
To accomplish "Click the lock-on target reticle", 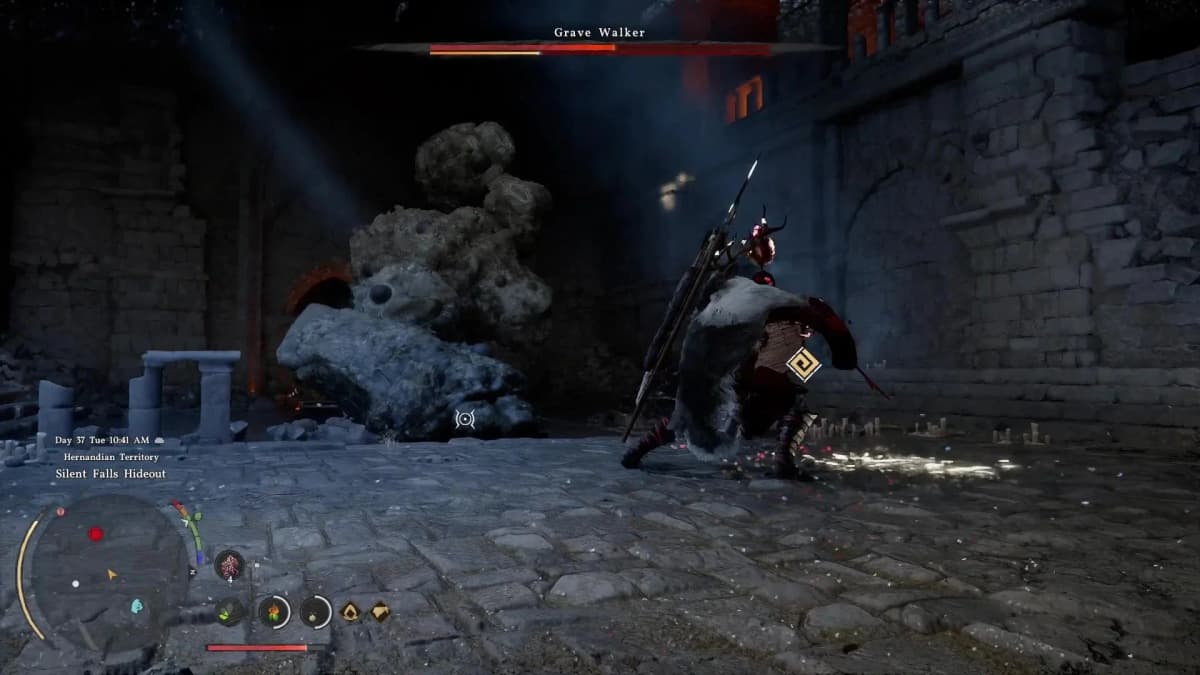I will (x=465, y=419).
